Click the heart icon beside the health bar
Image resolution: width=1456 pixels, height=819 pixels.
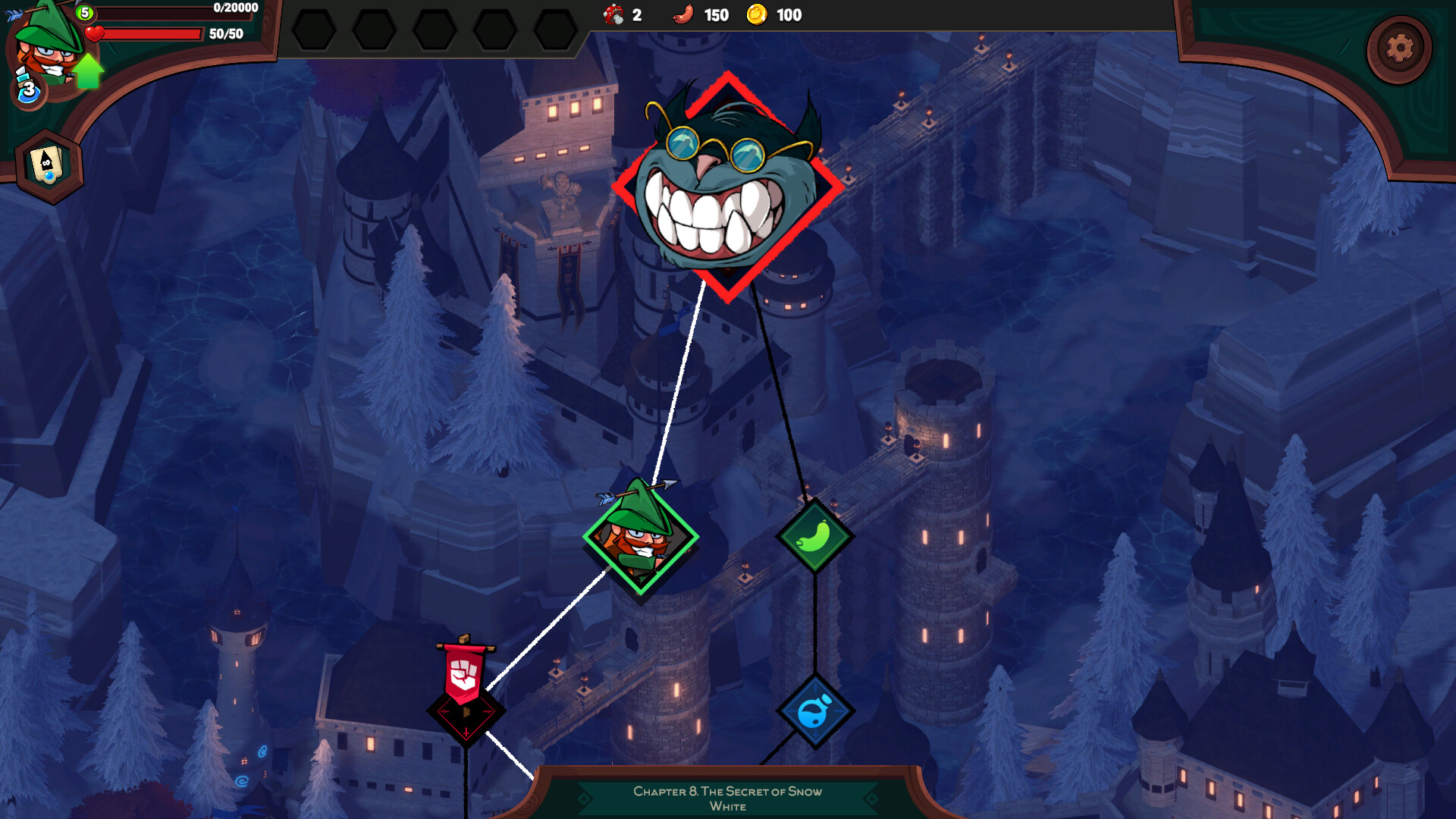click(x=94, y=32)
